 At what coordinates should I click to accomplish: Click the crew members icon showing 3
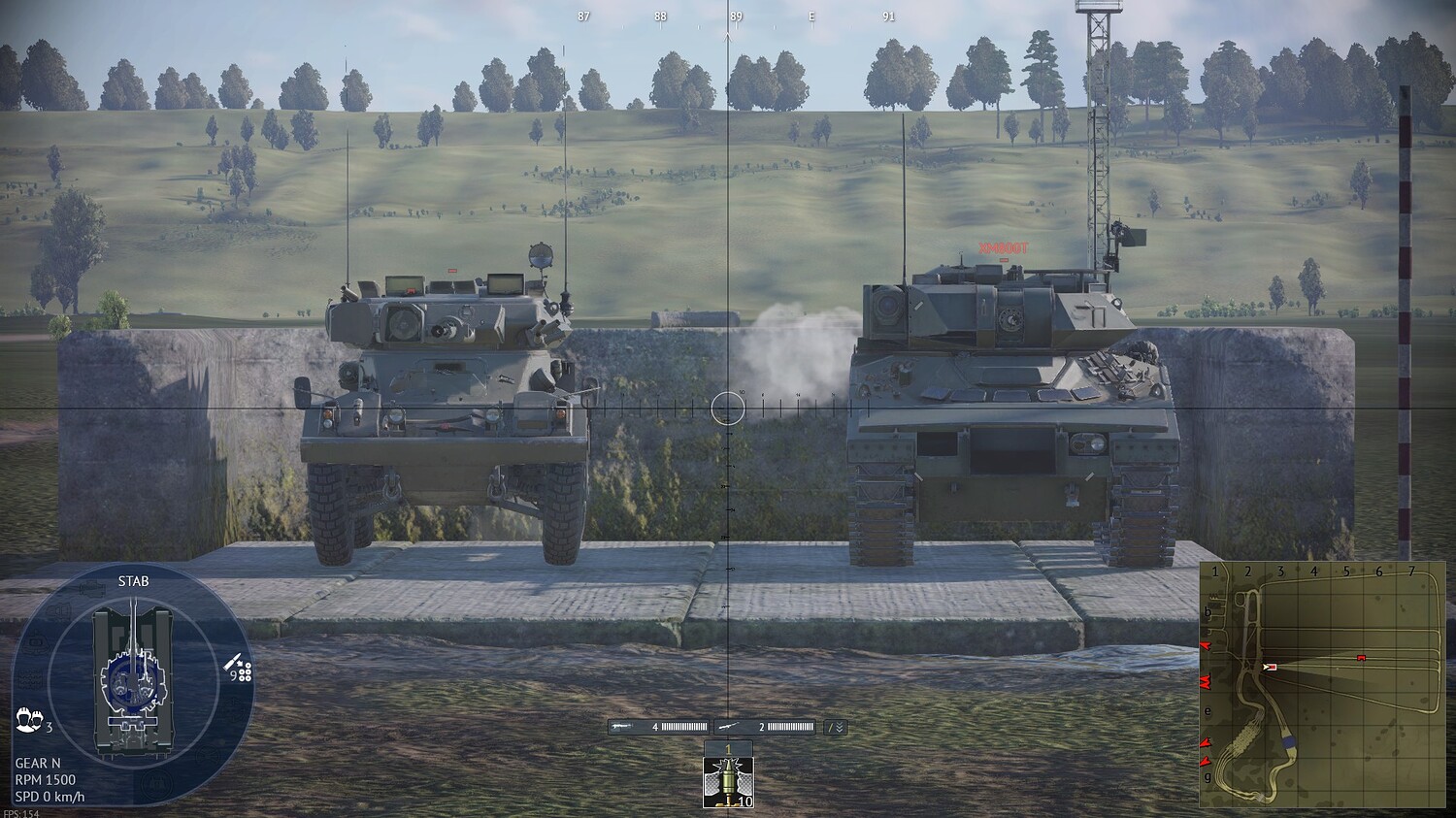point(30,720)
